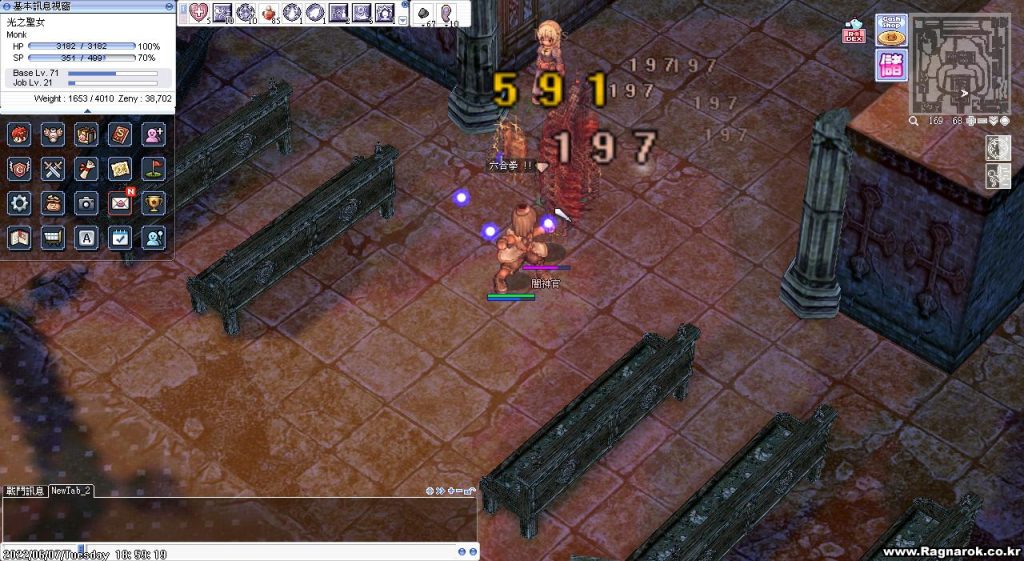Open the zeny money bag icon
This screenshot has width=1024, height=561.
[53, 203]
